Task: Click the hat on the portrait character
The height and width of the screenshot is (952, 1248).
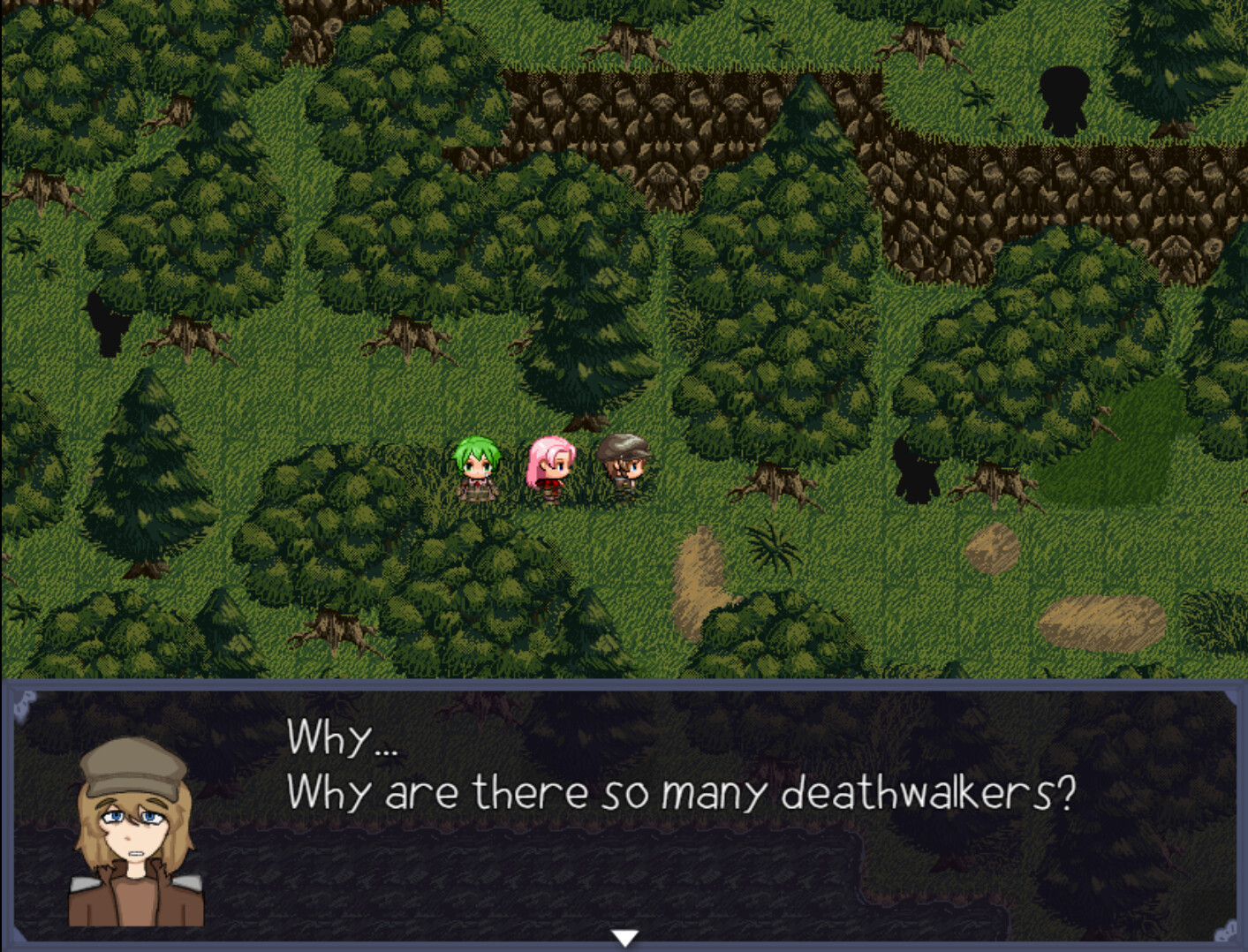Action: tap(131, 777)
